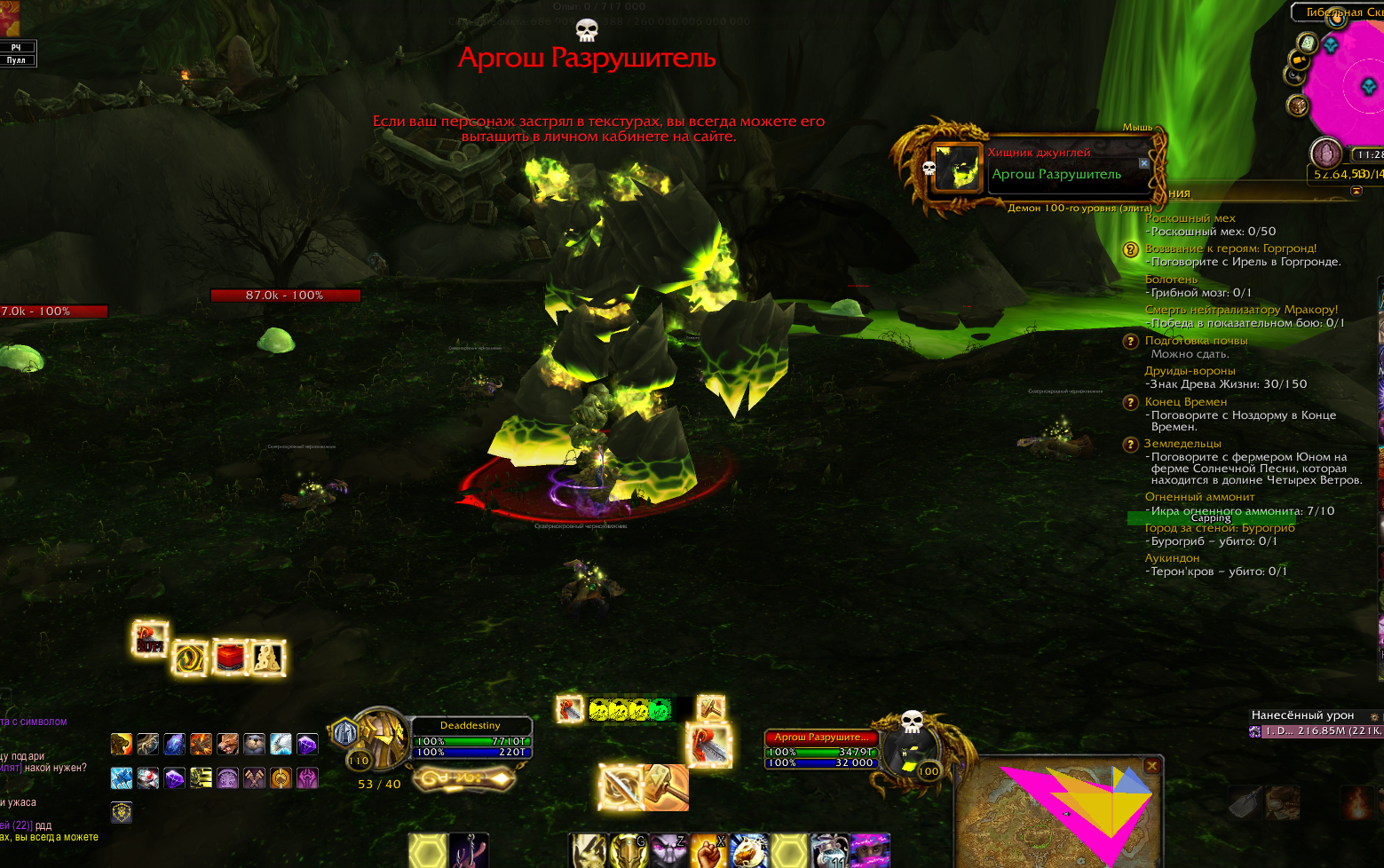Image resolution: width=1384 pixels, height=868 pixels.
Task: Open the Нанесённый урон damage meter
Action: (x=1302, y=715)
